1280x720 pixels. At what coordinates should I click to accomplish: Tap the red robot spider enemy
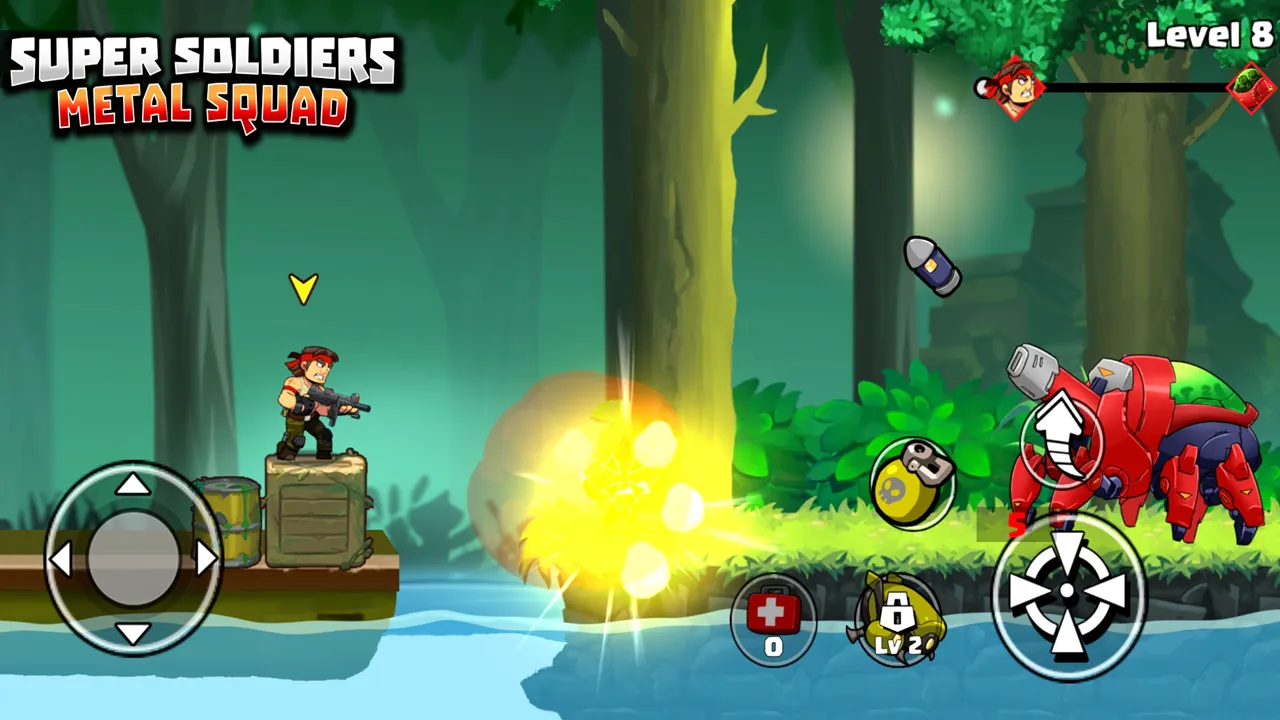(x=1150, y=440)
